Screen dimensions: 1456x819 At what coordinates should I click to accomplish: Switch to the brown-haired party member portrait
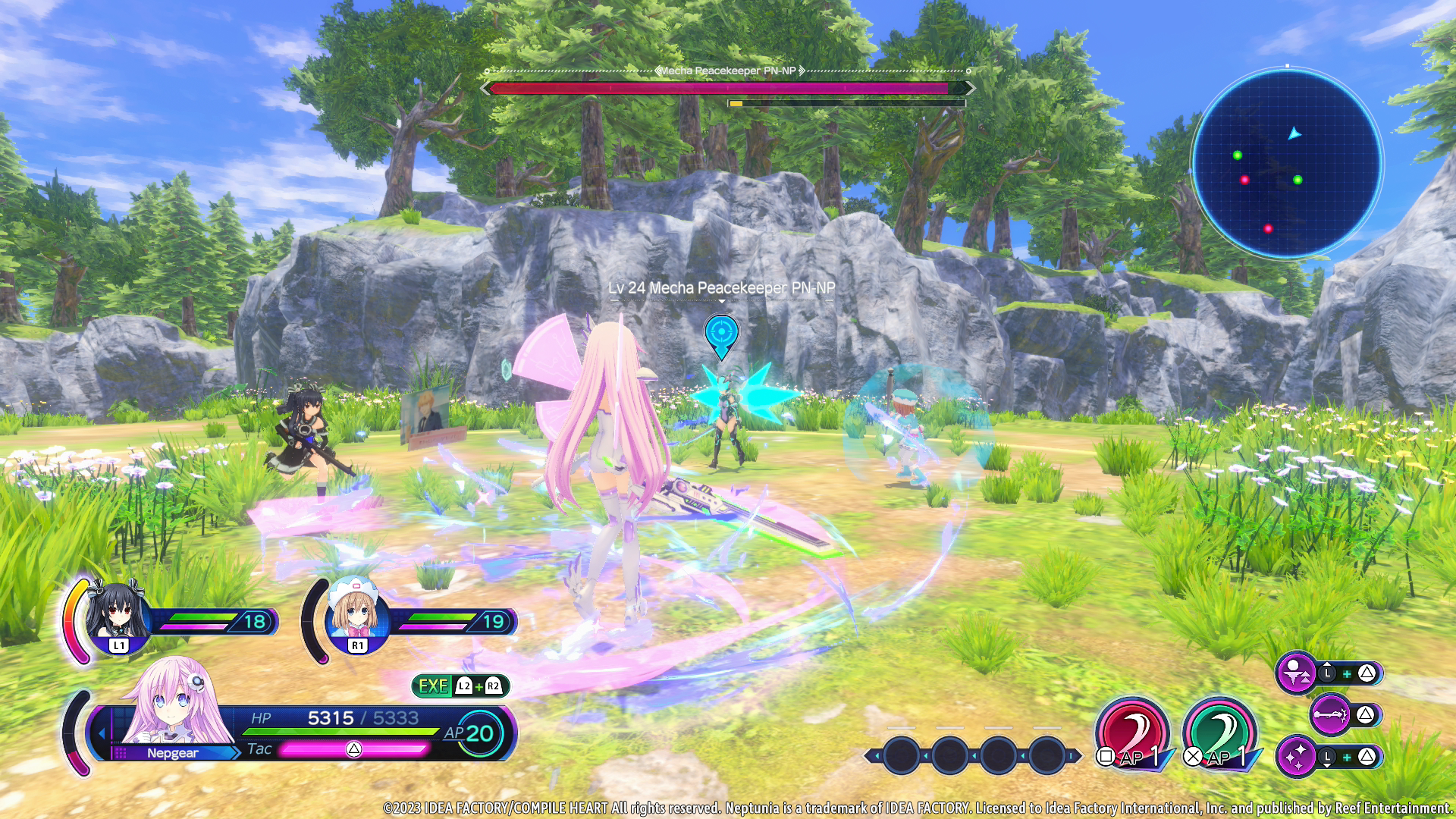(x=355, y=616)
